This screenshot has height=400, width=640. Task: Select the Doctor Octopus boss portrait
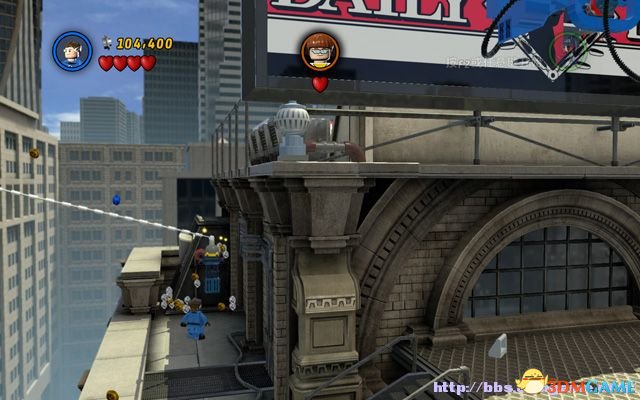(x=320, y=51)
